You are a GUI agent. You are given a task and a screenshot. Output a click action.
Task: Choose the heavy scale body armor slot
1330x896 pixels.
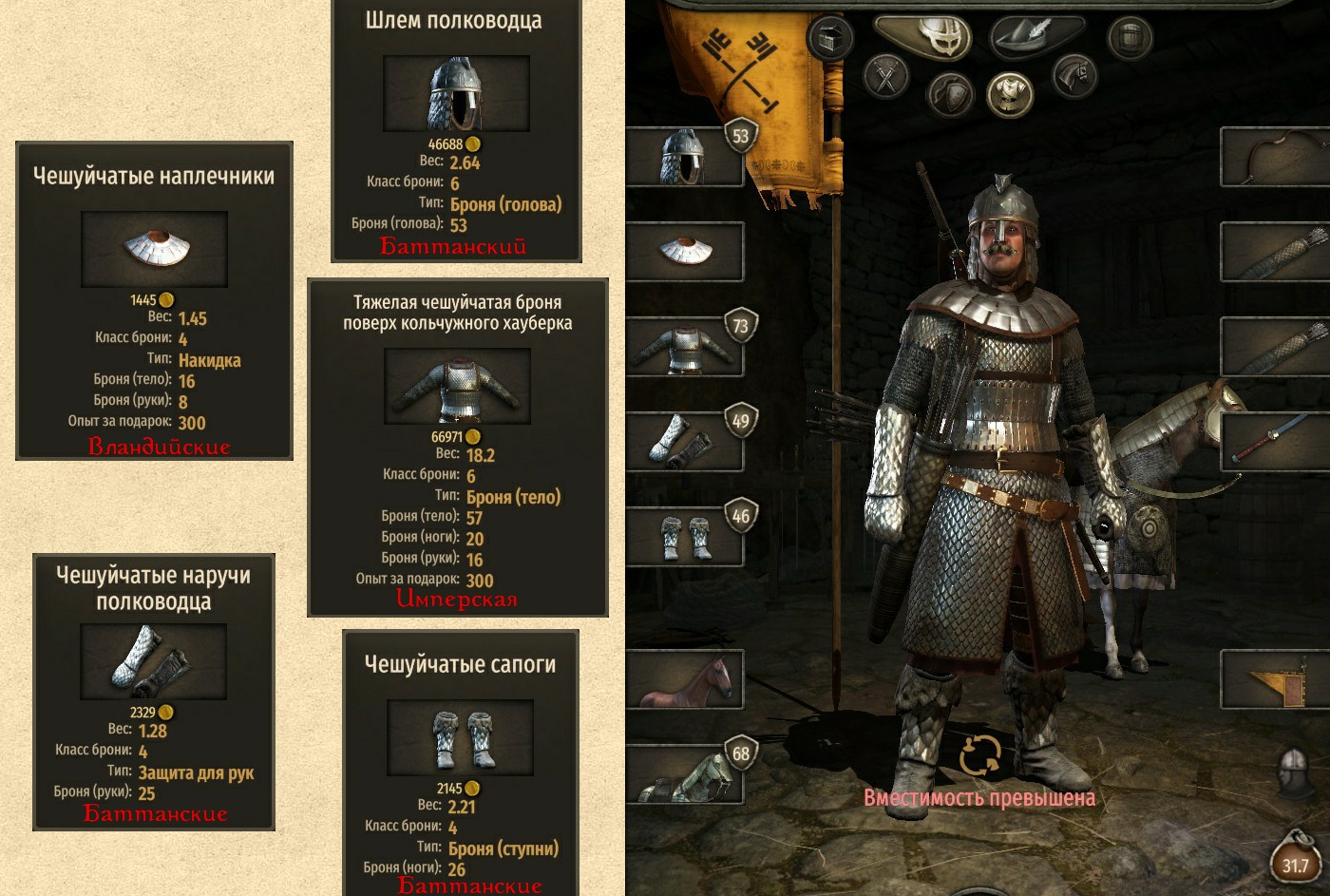coord(684,346)
